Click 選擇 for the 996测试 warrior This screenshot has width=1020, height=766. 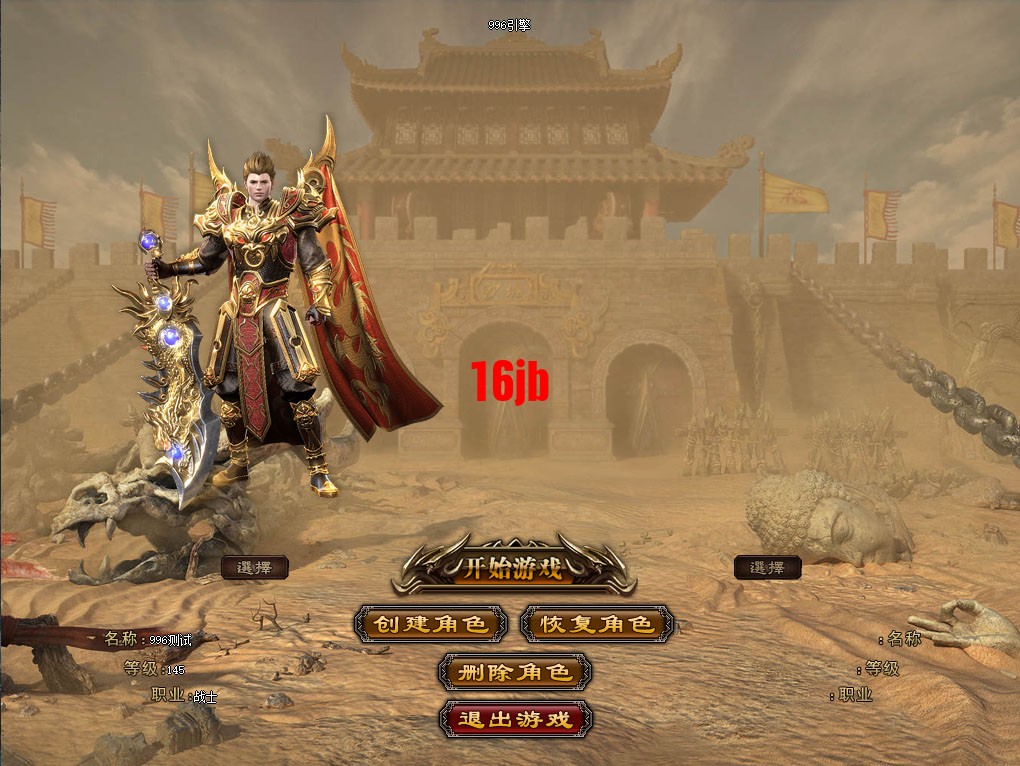pos(254,568)
